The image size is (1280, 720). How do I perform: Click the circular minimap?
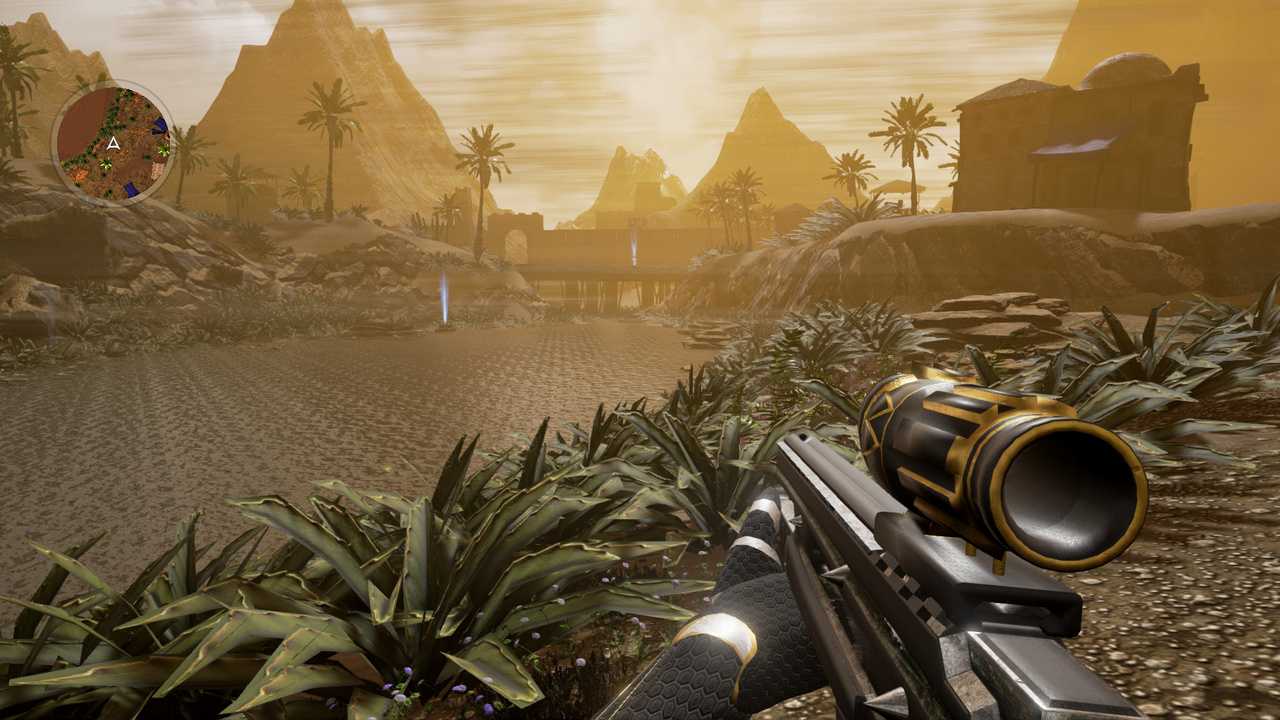coord(114,142)
